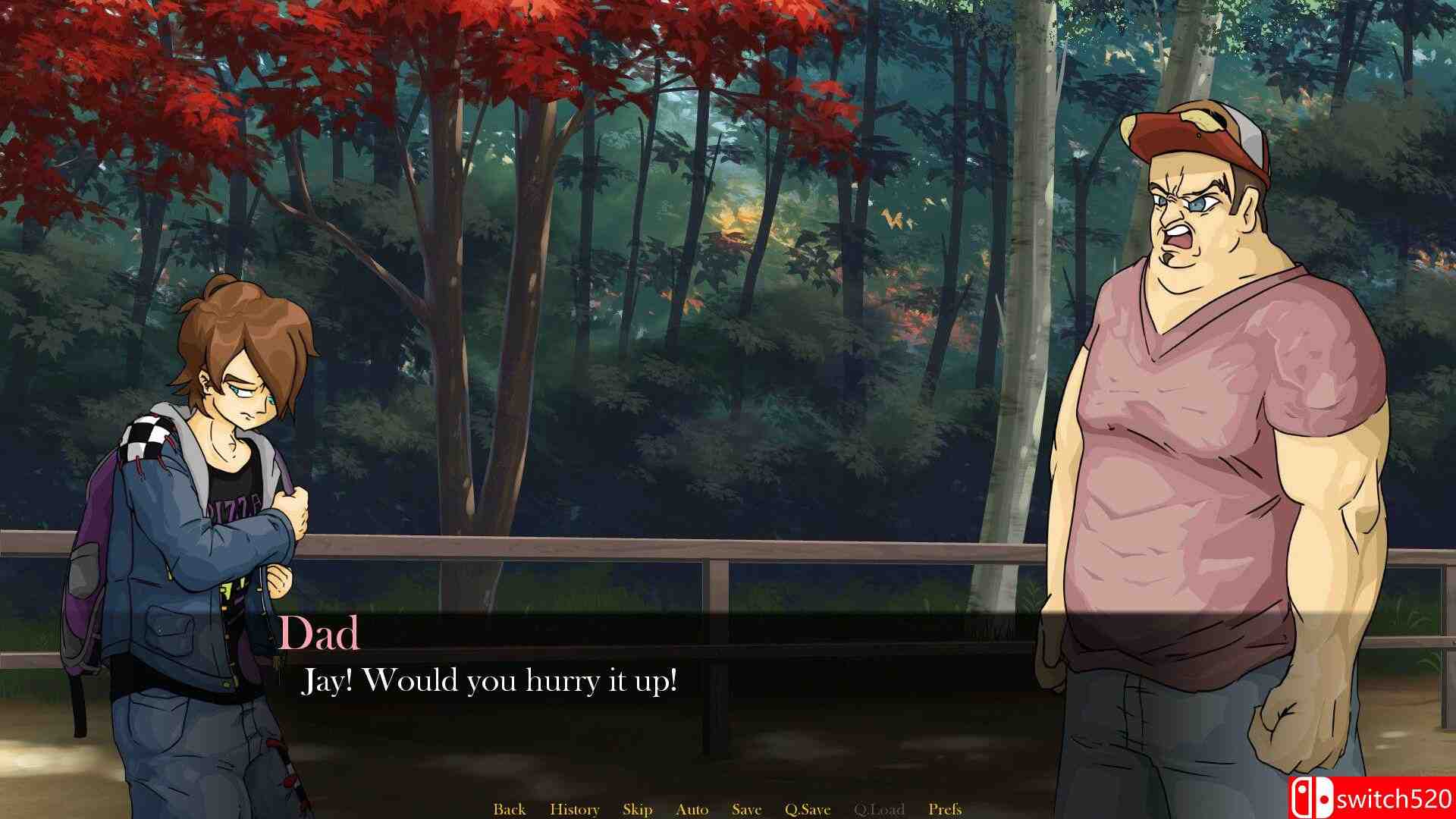Click Jay's character sprite
This screenshot has width=1456, height=819.
[205, 493]
